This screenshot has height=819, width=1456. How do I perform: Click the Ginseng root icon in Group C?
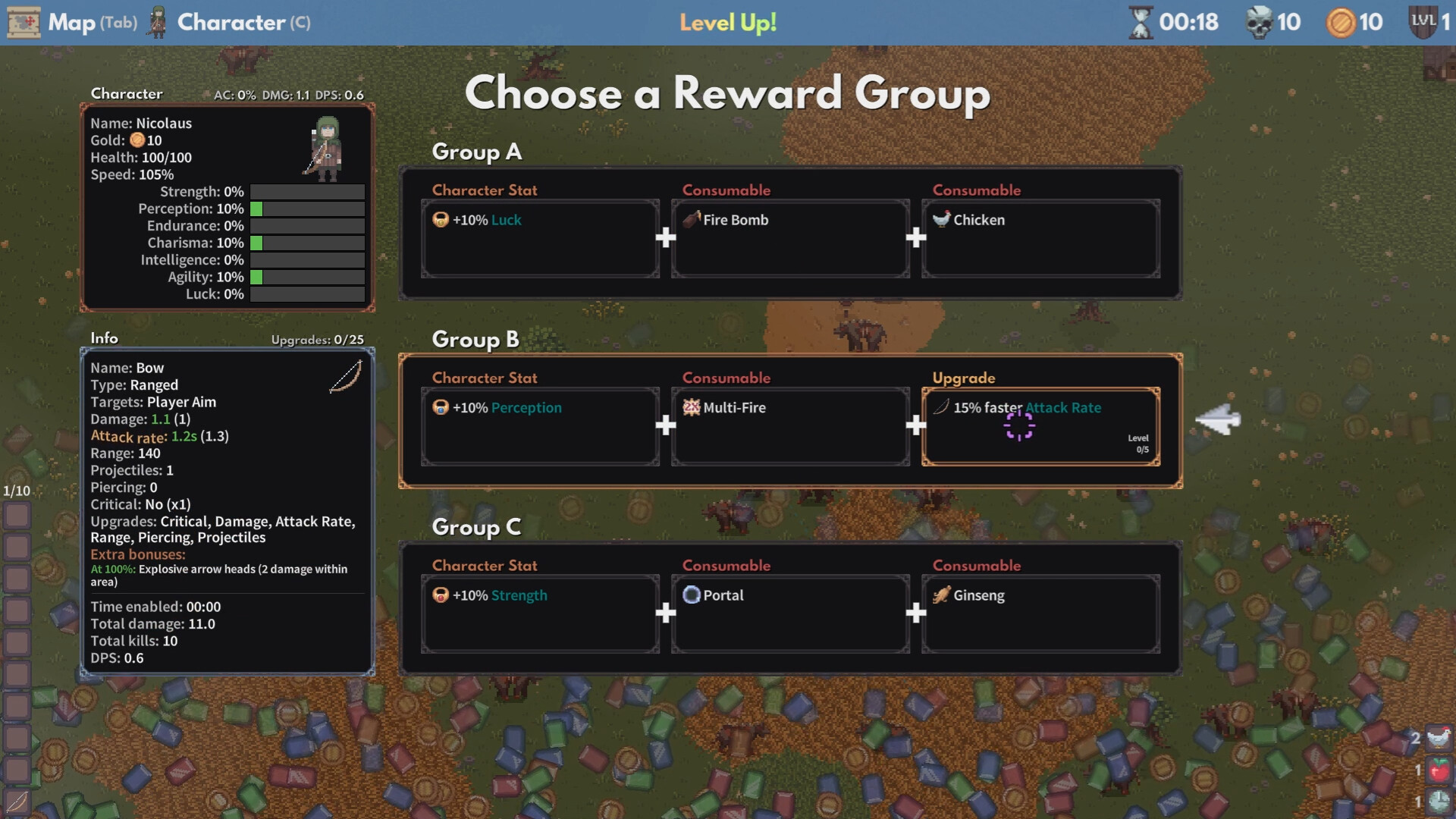point(940,595)
